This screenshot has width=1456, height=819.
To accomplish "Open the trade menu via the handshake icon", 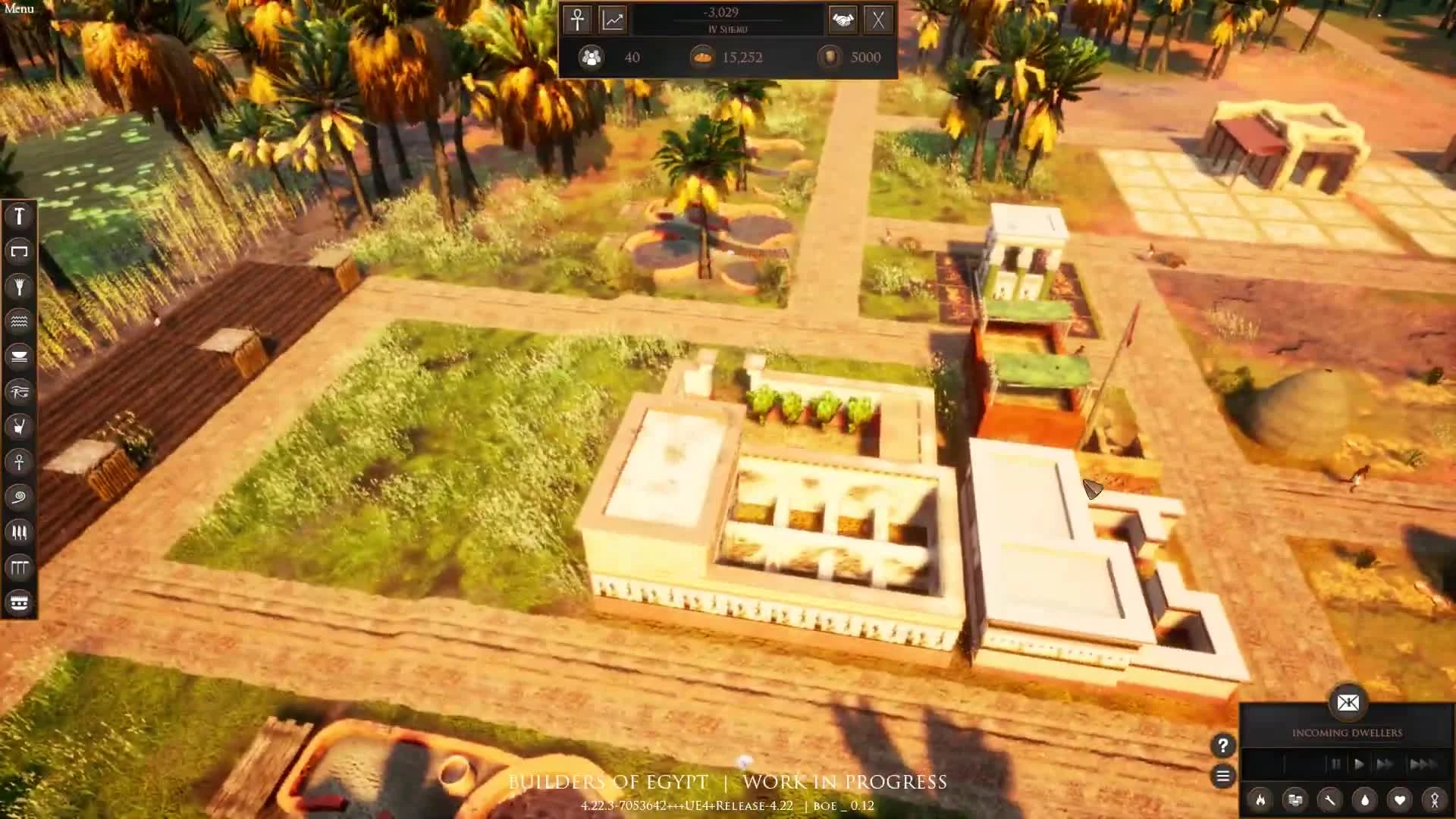I will point(843,20).
